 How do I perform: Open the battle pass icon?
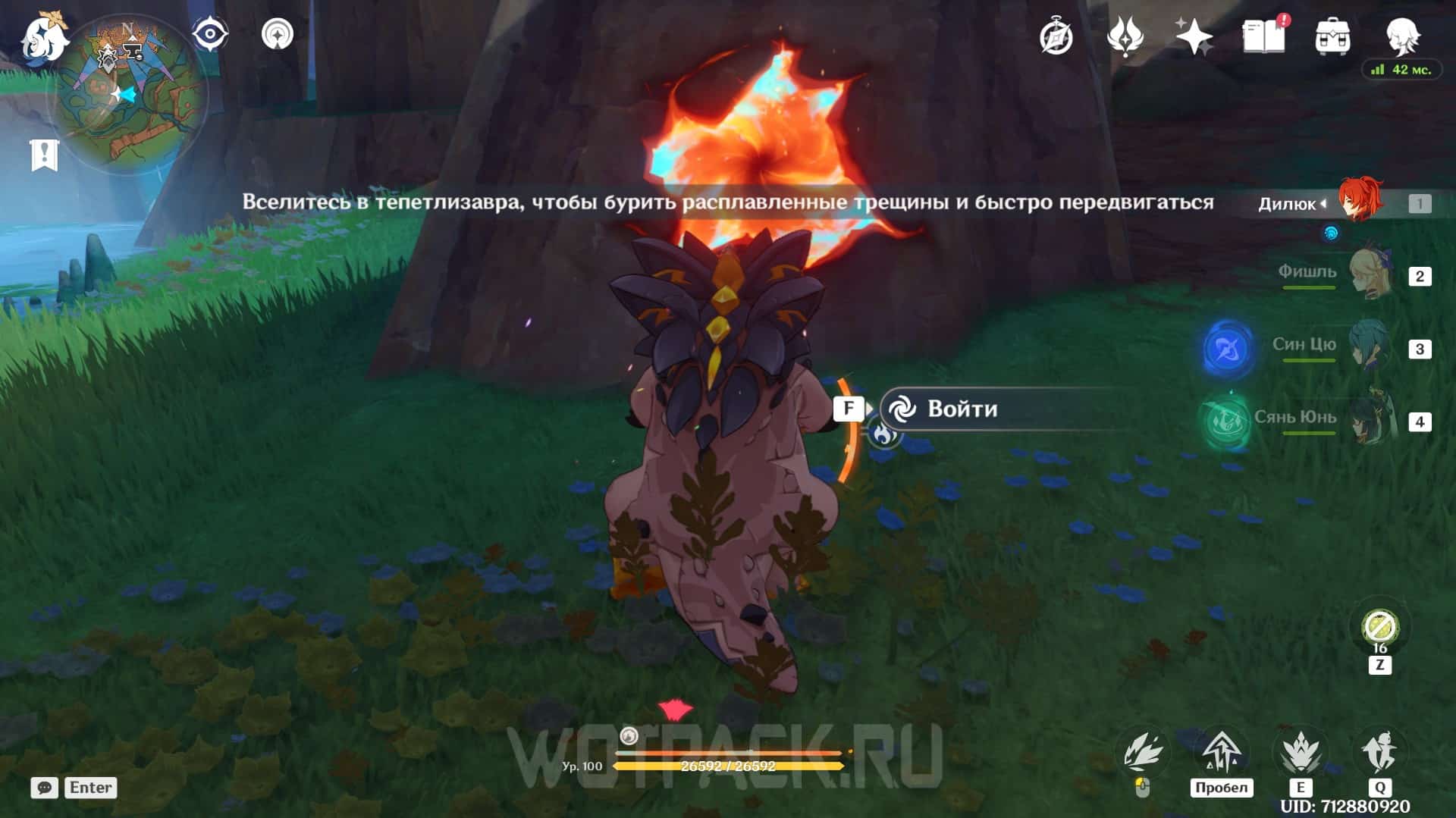pyautogui.click(x=1125, y=36)
